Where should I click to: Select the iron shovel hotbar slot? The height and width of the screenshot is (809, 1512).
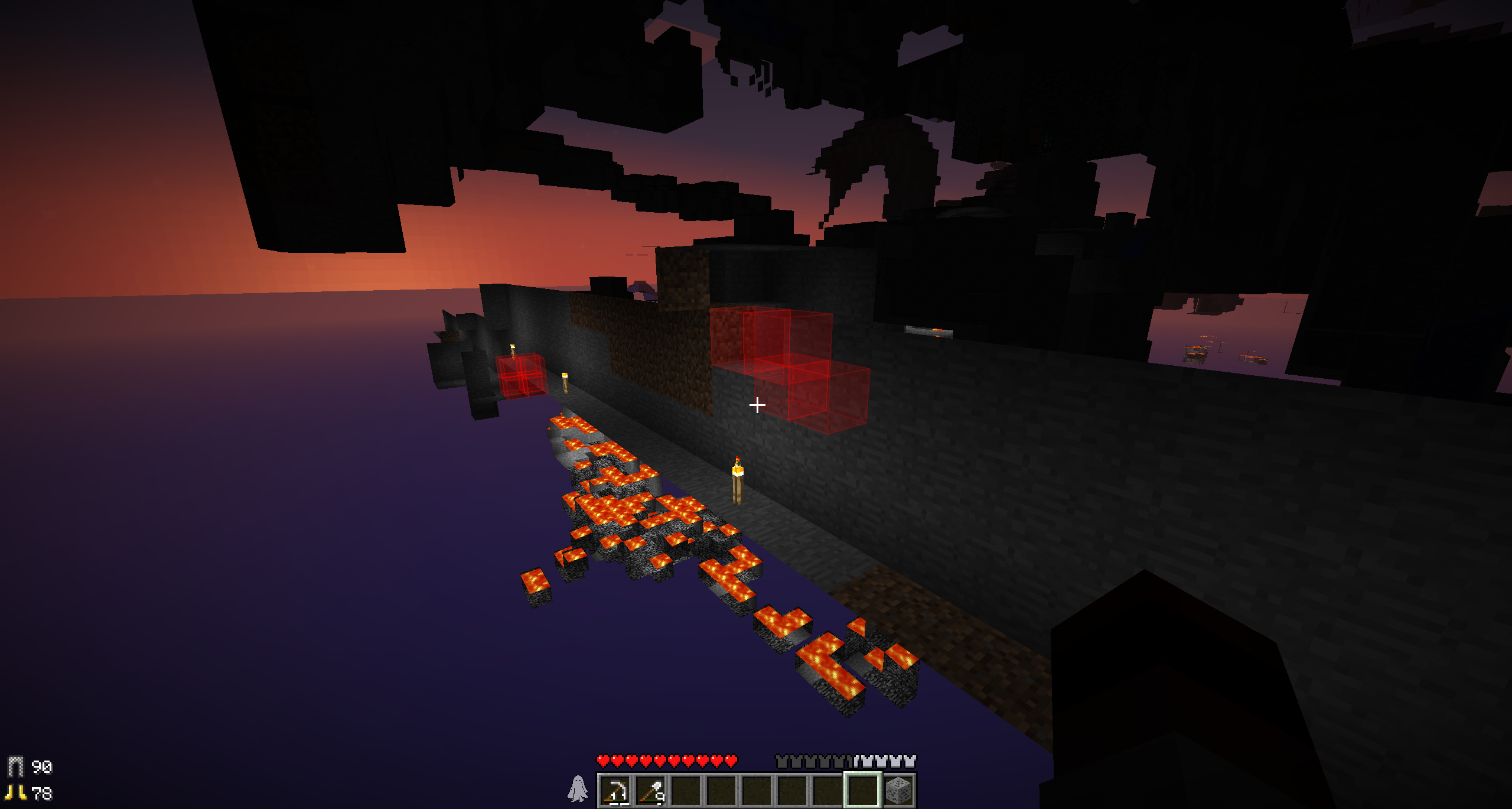(651, 790)
